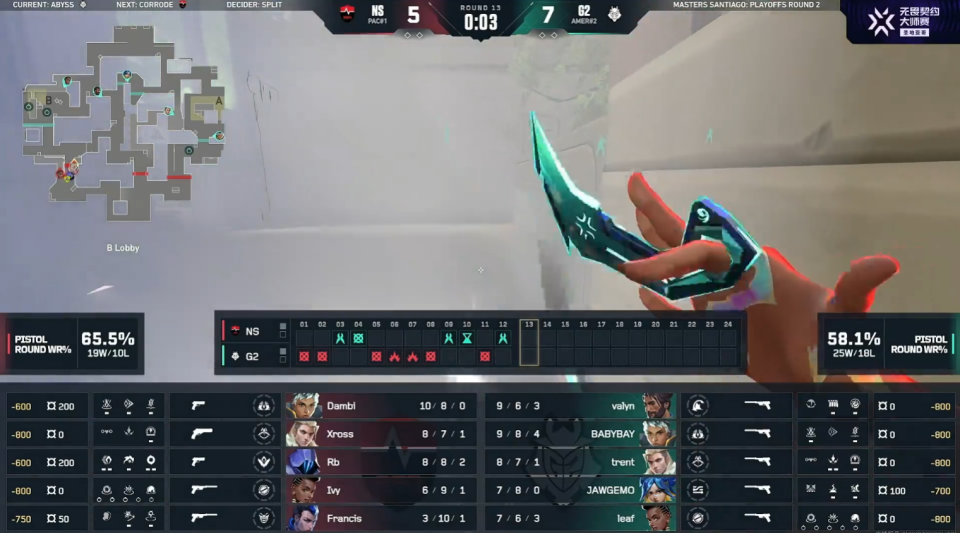The width and height of the screenshot is (960, 533).
Task: Click the highlighted round 13 timeline cell
Action: click(x=529, y=342)
